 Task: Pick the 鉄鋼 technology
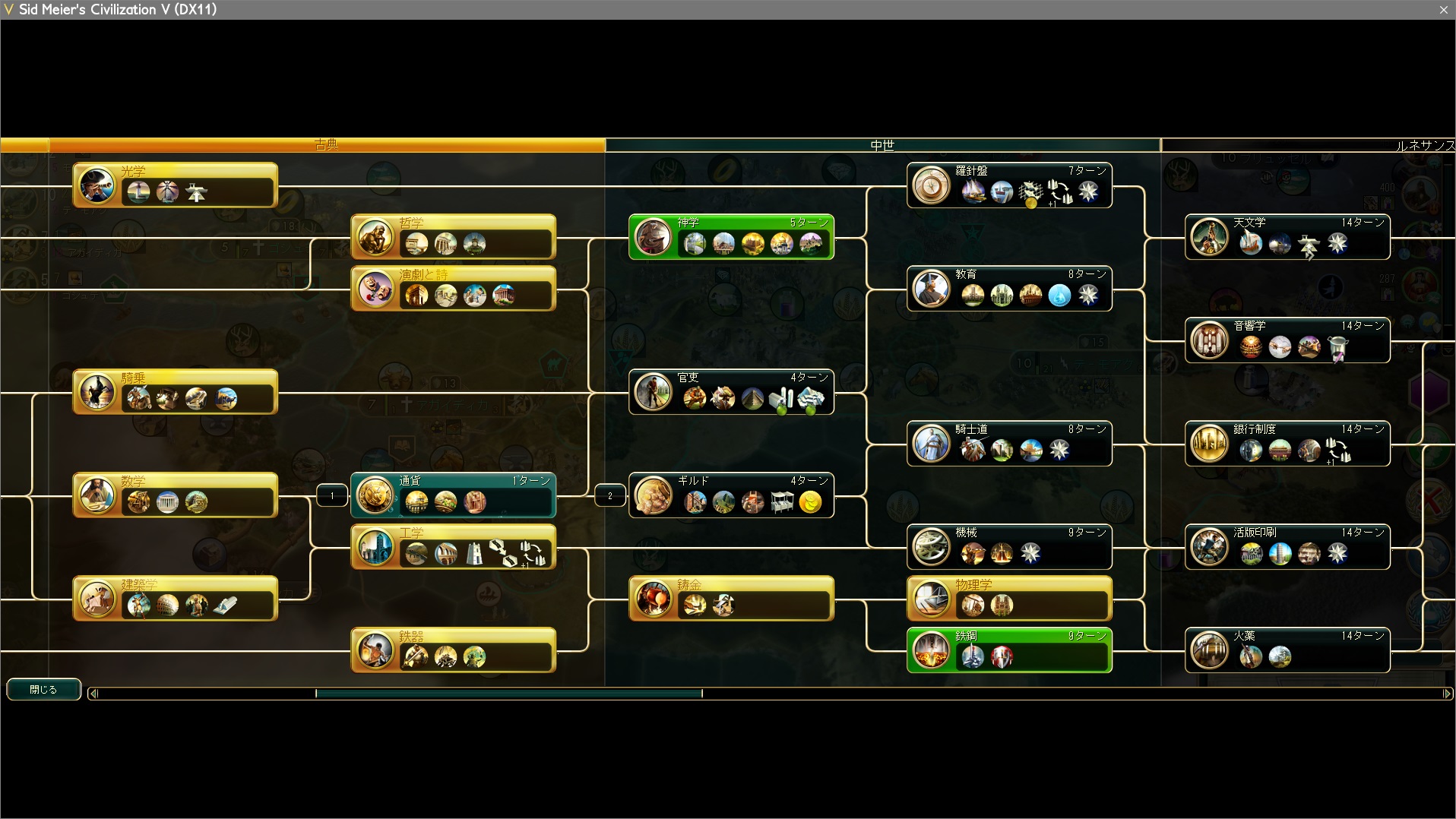1009,650
